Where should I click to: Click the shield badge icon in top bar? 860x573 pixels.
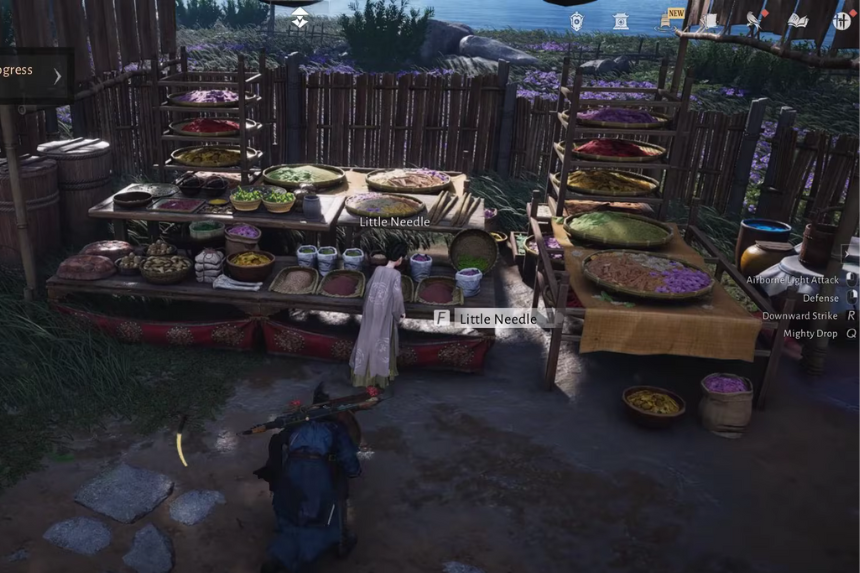tap(577, 21)
